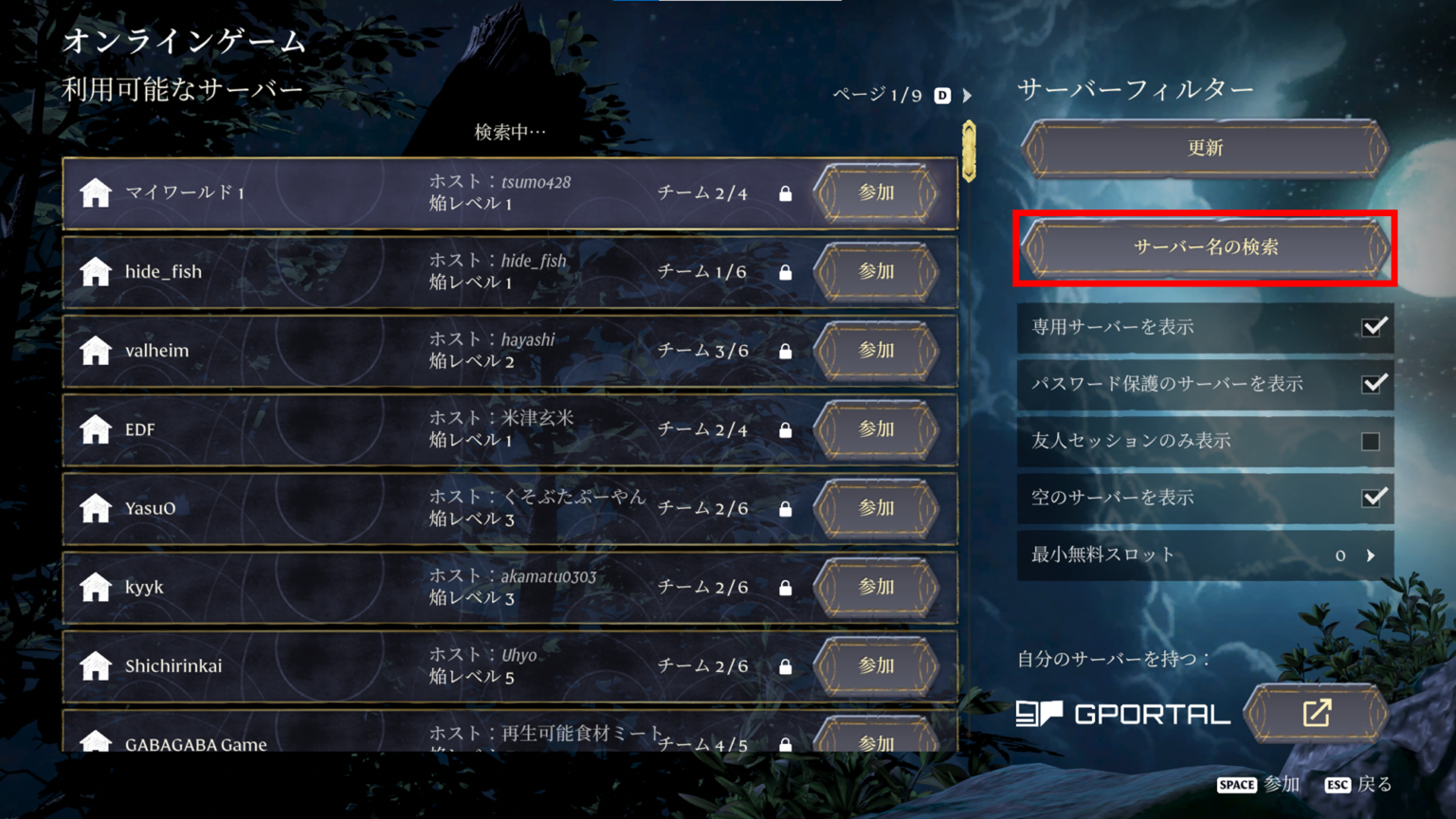The image size is (1456, 819).
Task: Click the house icon beside マイワールド1
Action: 95,192
